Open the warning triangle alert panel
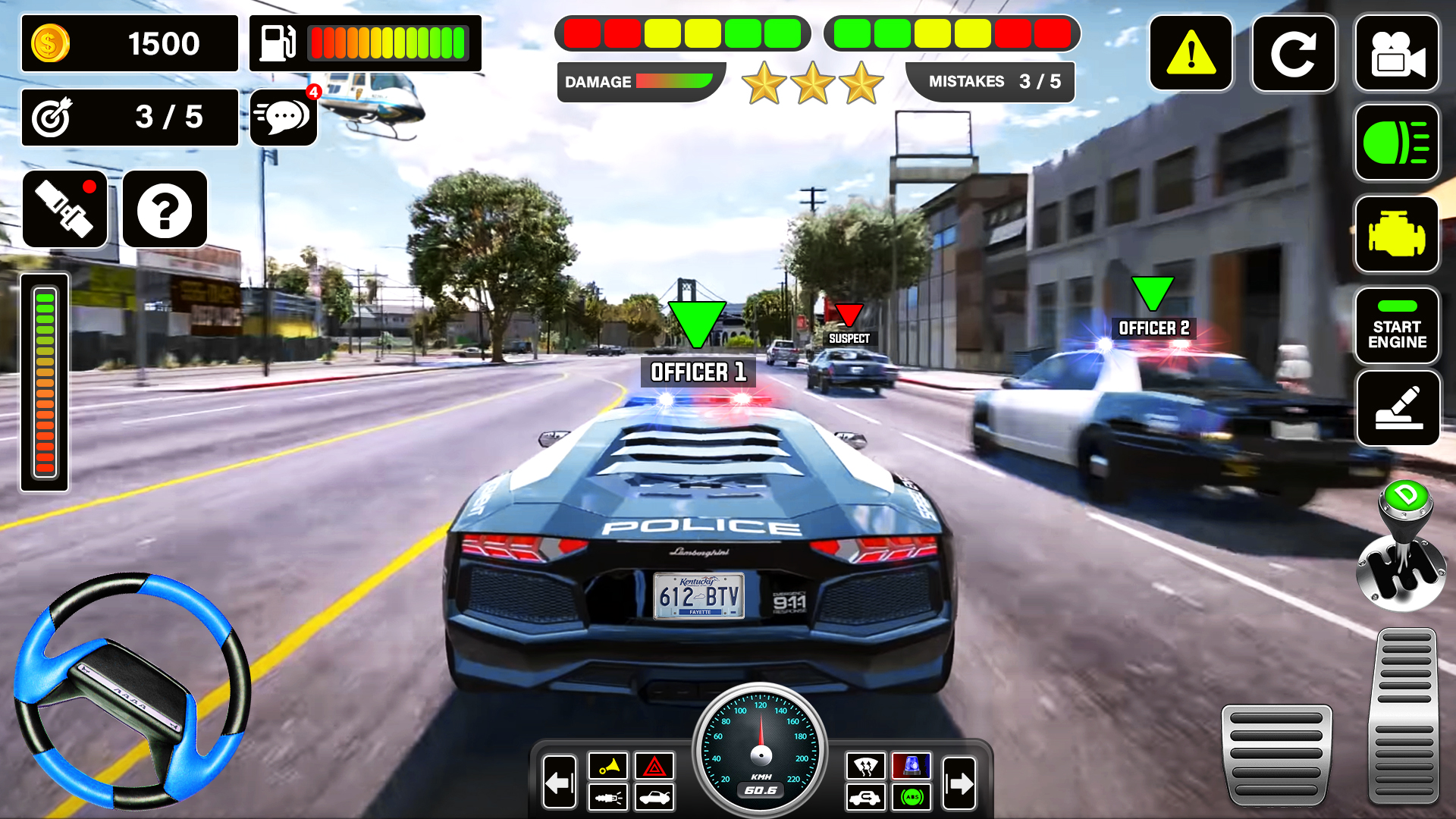 coord(1191,53)
